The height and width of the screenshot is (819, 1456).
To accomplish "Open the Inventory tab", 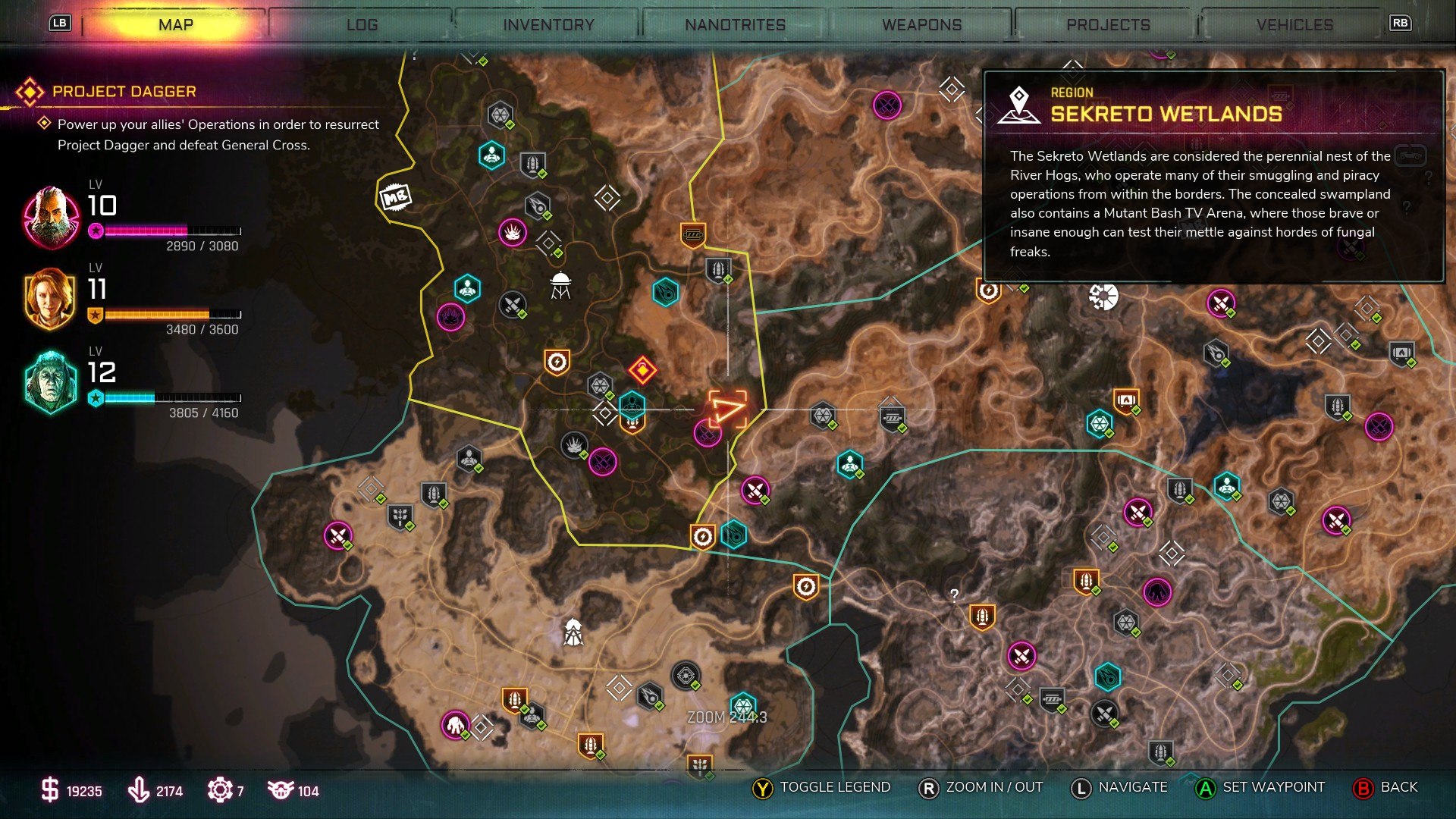I will [x=548, y=25].
